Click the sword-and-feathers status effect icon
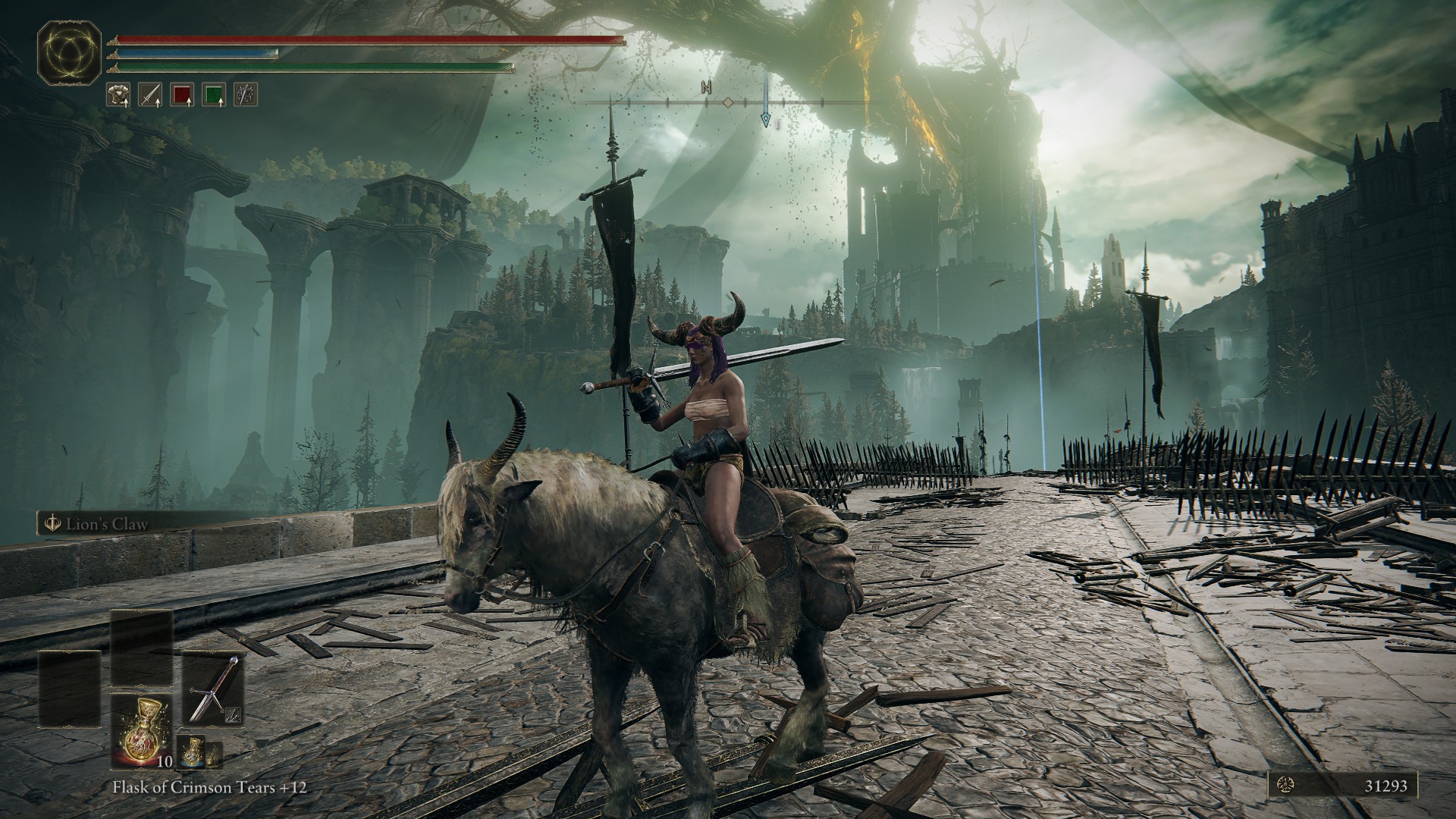 coord(246,94)
